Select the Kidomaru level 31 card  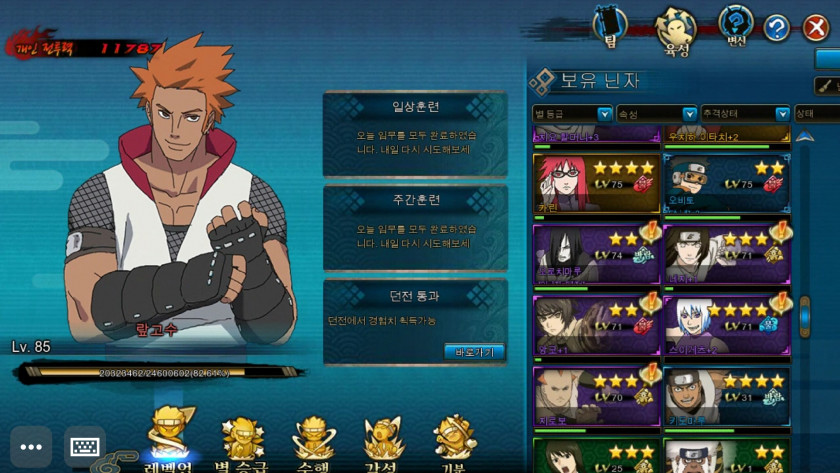coord(726,396)
